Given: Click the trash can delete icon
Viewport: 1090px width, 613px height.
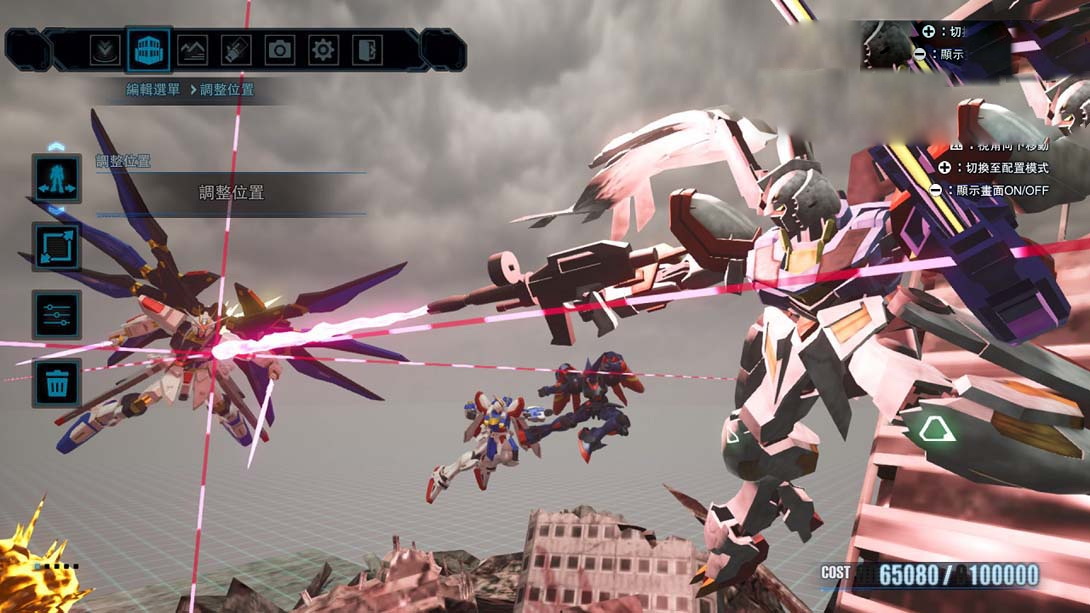Looking at the screenshot, I should pos(57,383).
